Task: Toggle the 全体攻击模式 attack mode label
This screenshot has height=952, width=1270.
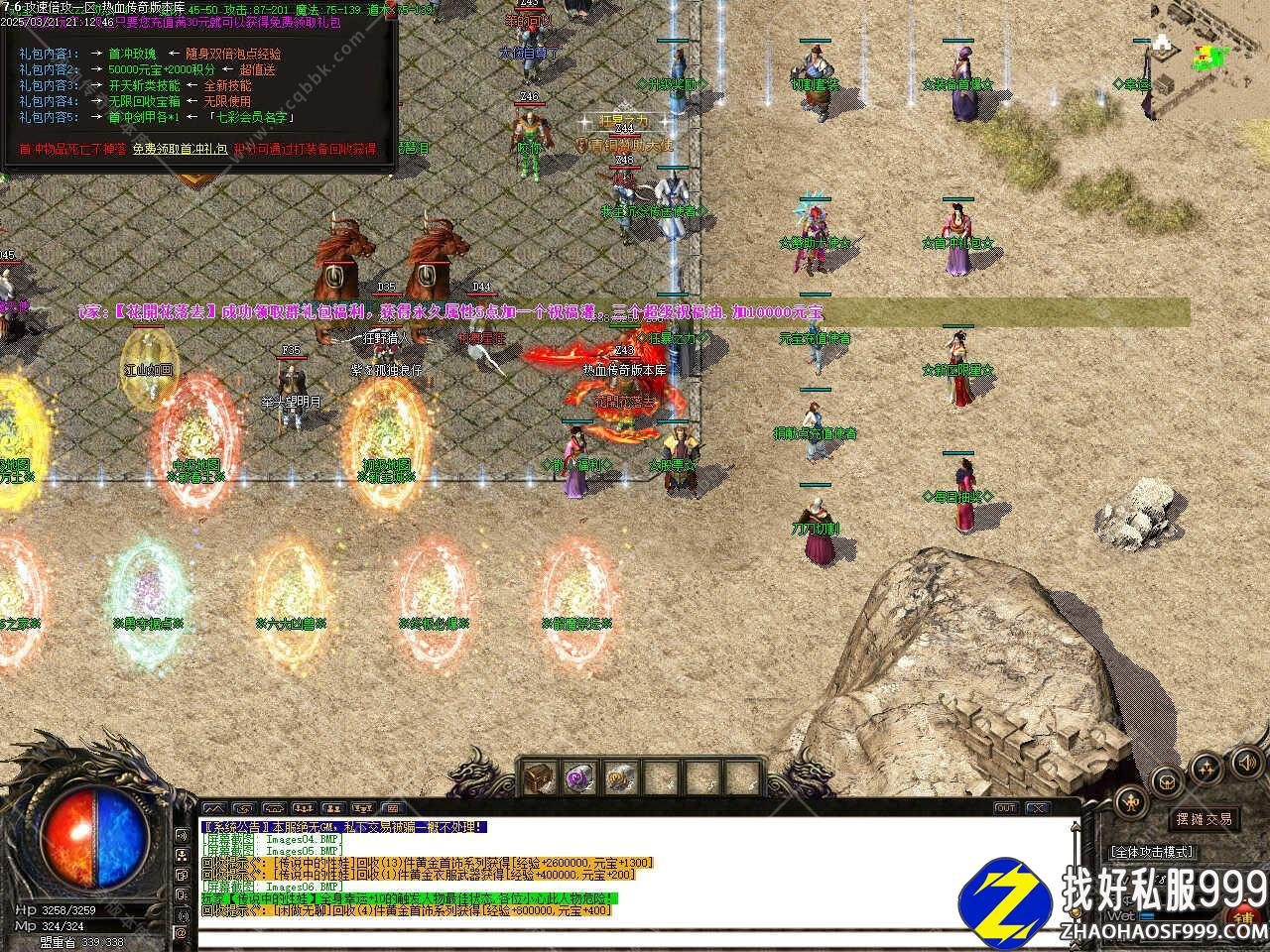Action: pyautogui.click(x=1153, y=852)
